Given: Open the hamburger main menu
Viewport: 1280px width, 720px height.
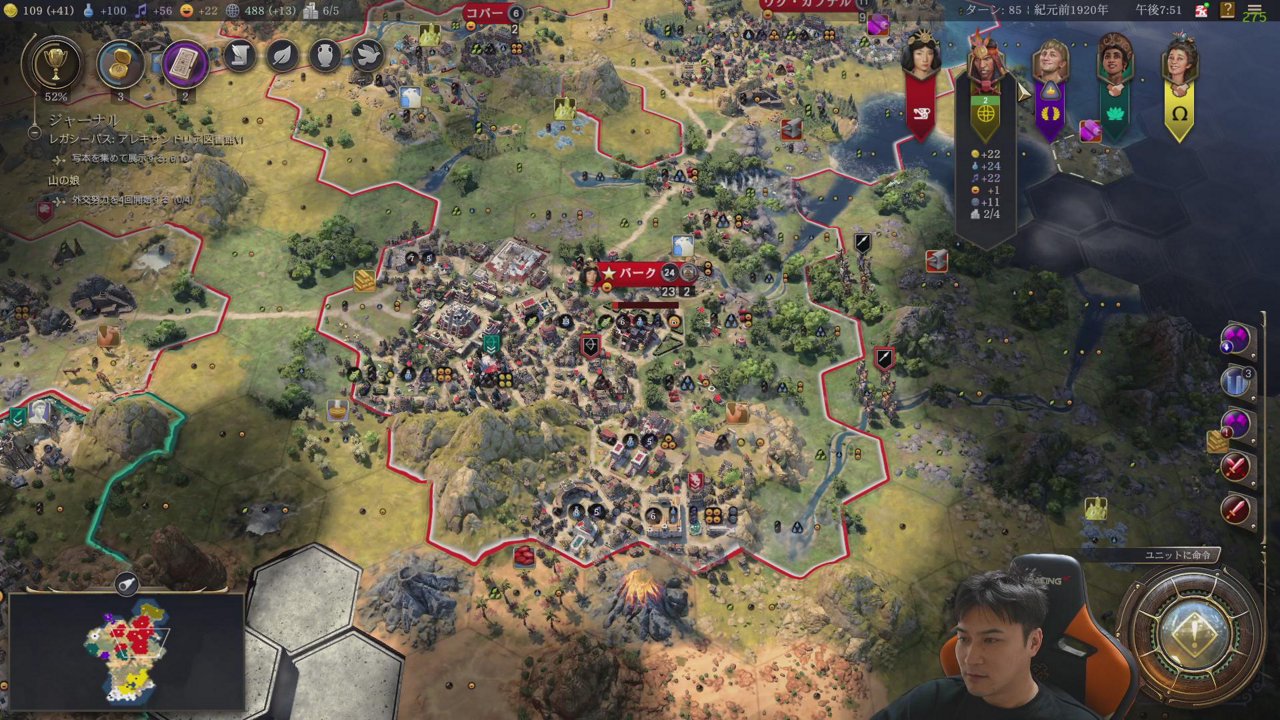Looking at the screenshot, I should 1254,10.
